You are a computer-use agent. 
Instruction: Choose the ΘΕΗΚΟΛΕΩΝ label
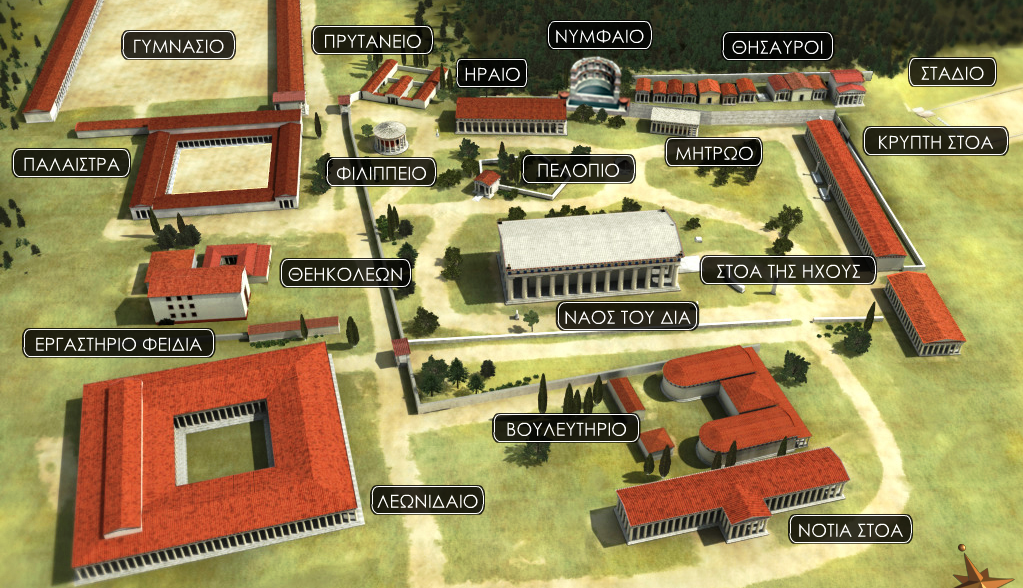click(x=346, y=272)
